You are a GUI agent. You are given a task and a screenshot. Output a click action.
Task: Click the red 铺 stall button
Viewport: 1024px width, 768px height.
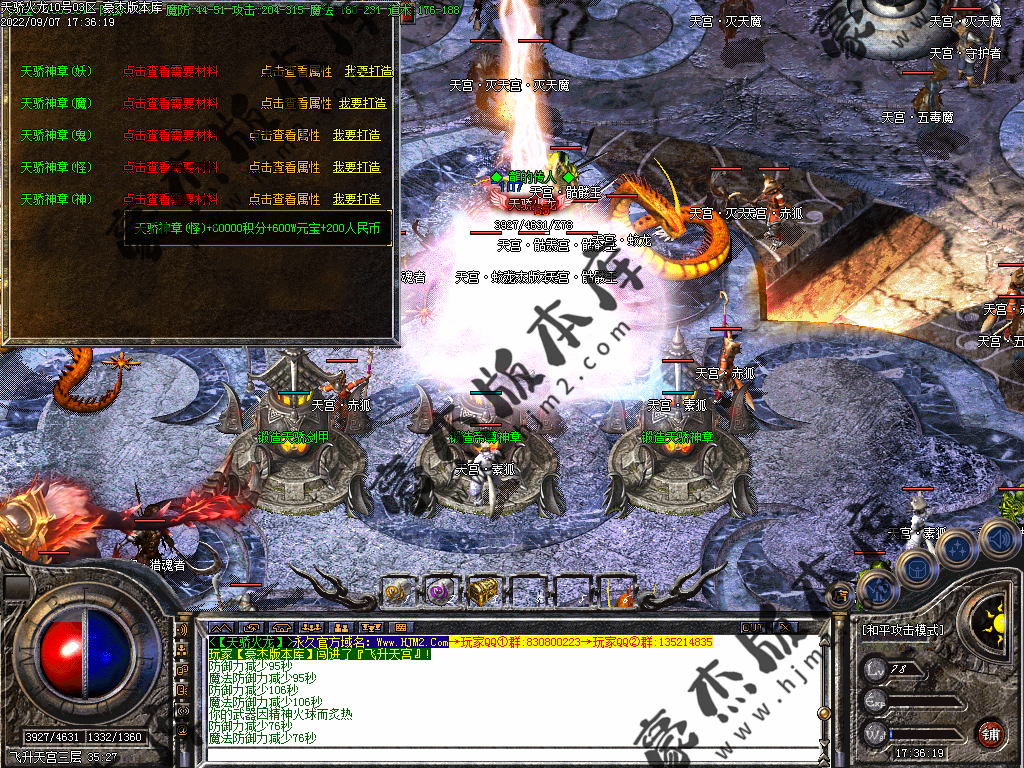[990, 732]
